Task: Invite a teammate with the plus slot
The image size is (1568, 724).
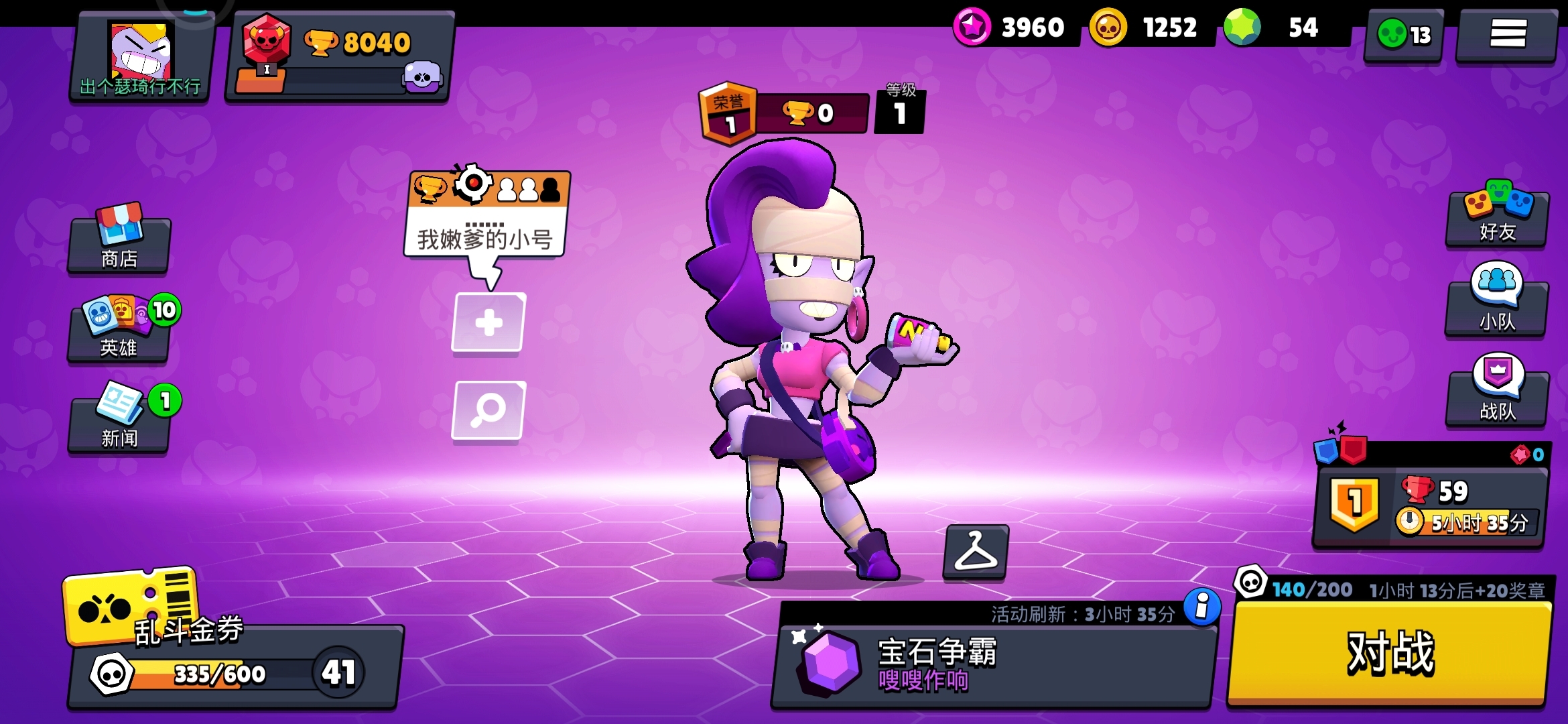Action: 488,322
